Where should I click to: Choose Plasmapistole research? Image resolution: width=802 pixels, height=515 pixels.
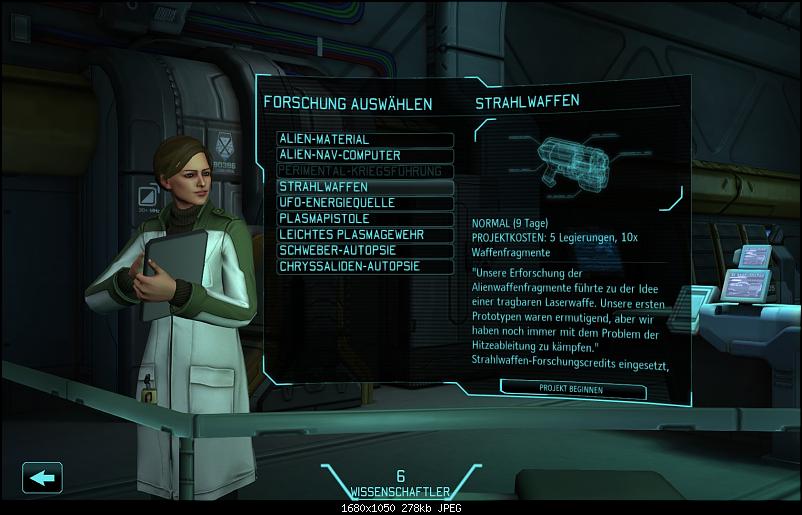tap(365, 219)
